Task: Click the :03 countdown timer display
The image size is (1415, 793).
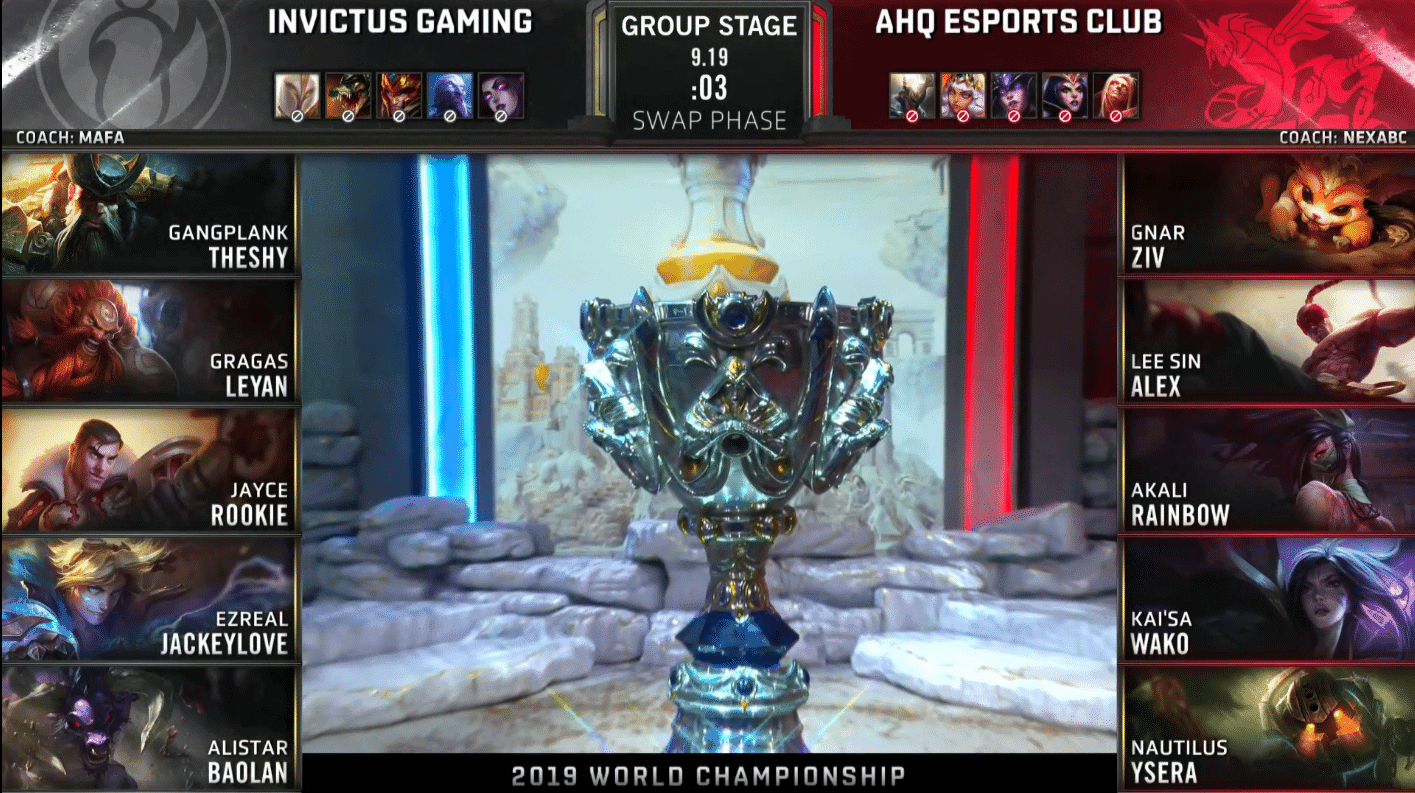Action: click(707, 86)
